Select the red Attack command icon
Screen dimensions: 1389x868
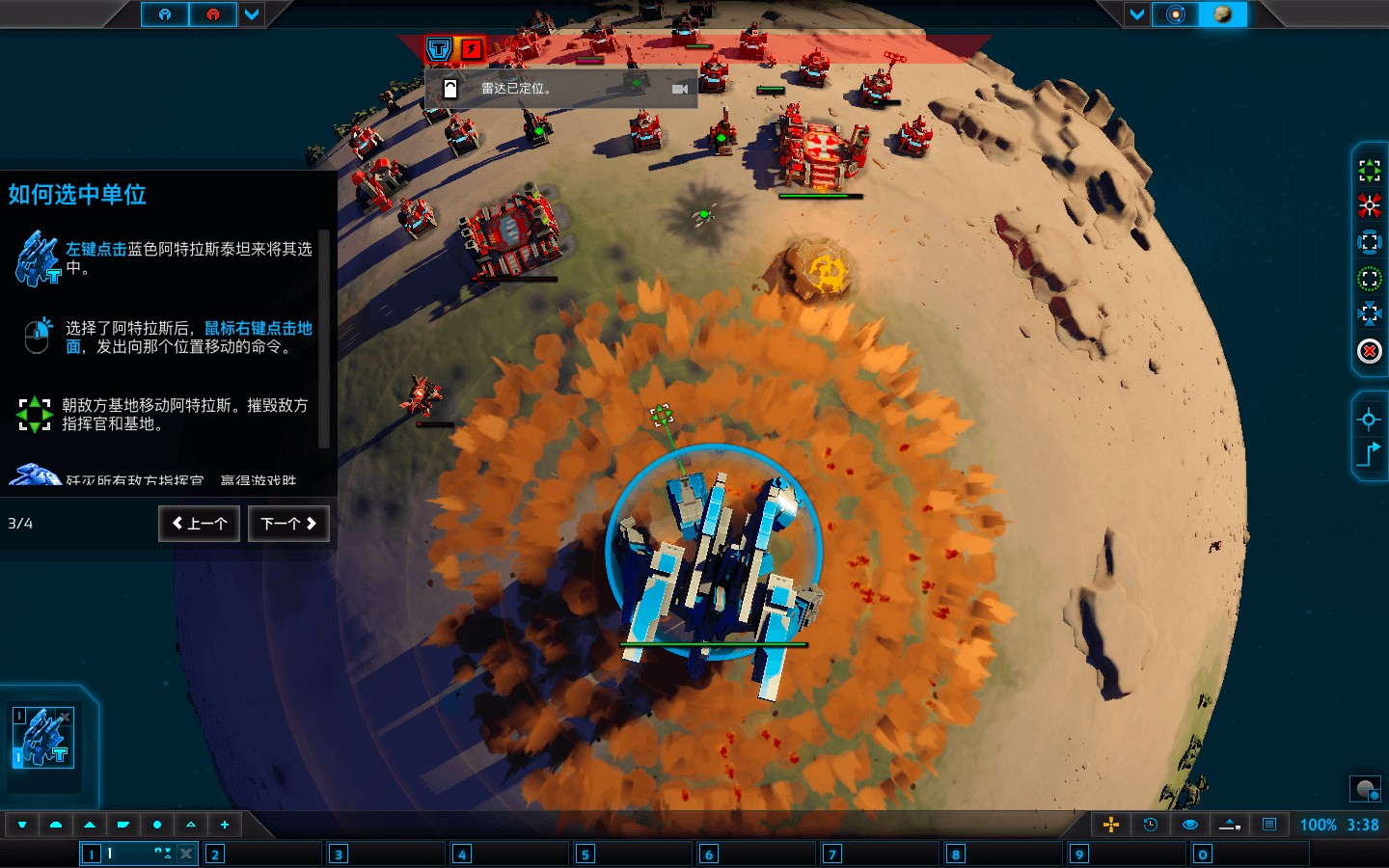tap(1371, 204)
